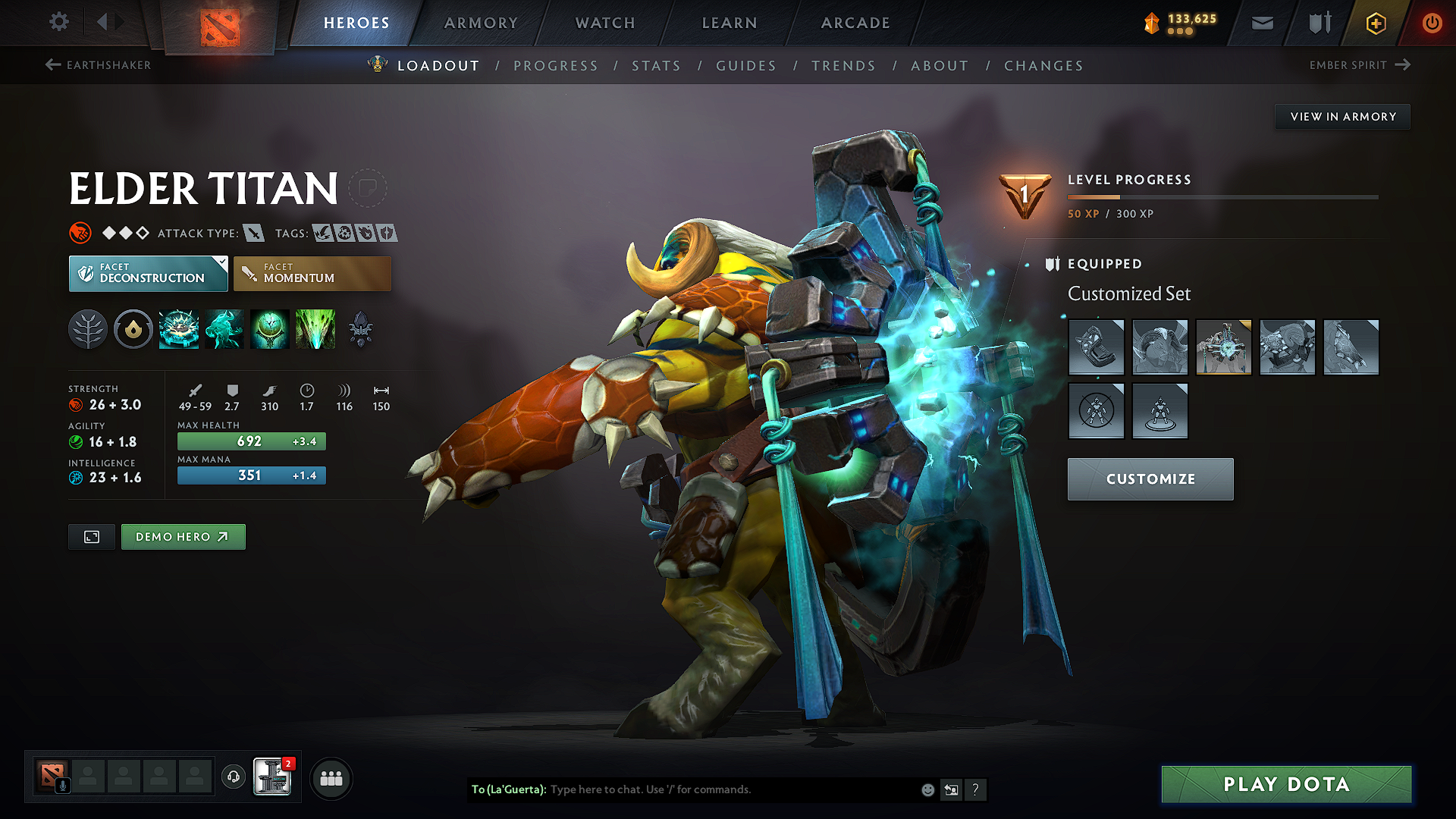
Task: Click the Level Progress XP bar
Action: (1223, 196)
